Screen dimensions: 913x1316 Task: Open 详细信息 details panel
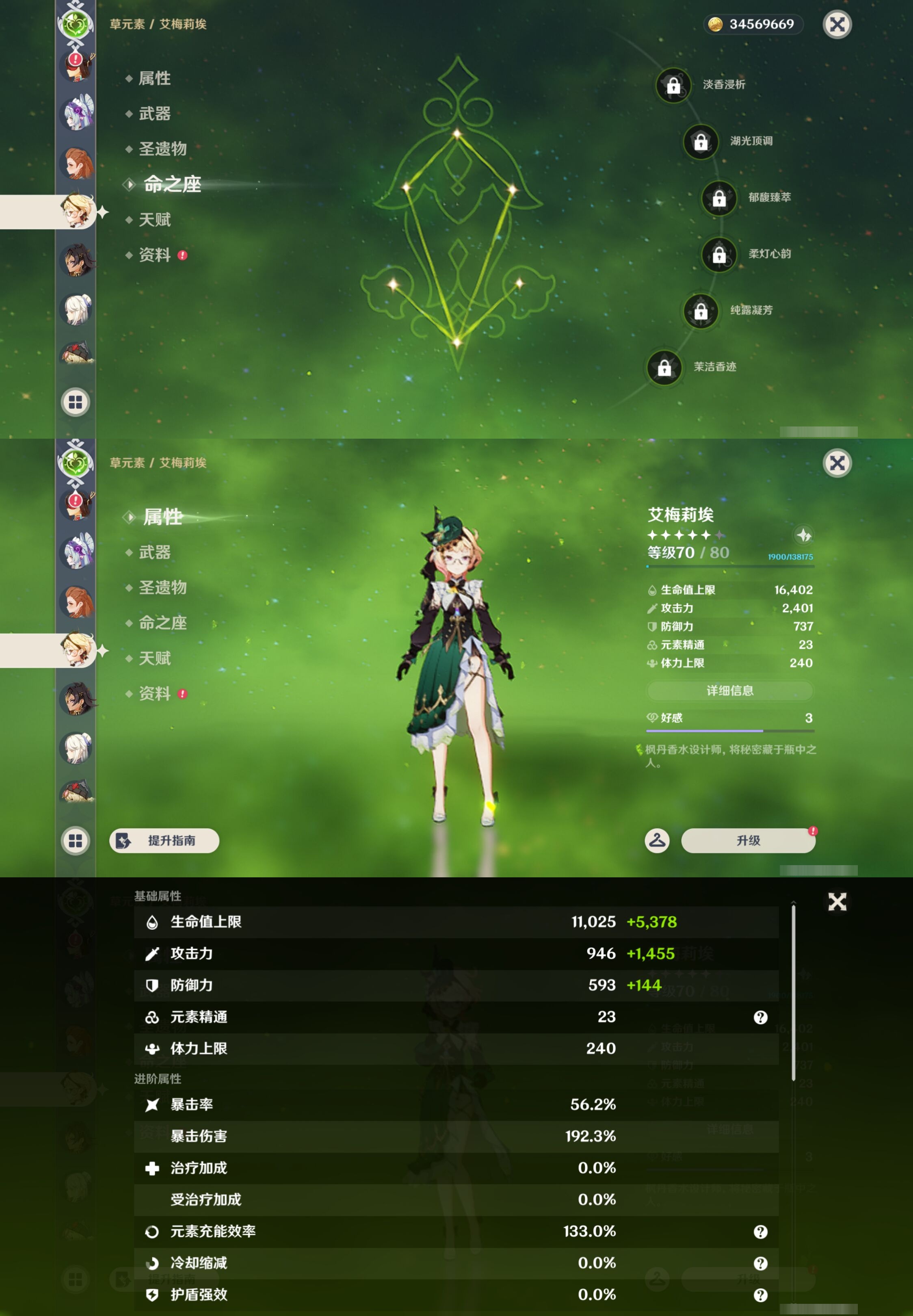[730, 691]
